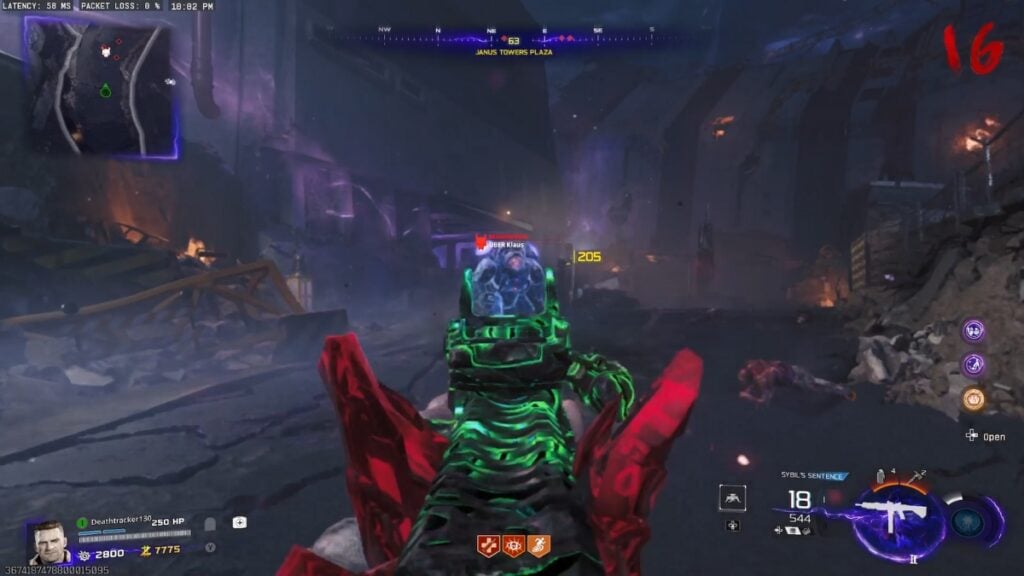Select the Deathtracker130 character portrait
The width and height of the screenshot is (1024, 576).
pos(48,542)
